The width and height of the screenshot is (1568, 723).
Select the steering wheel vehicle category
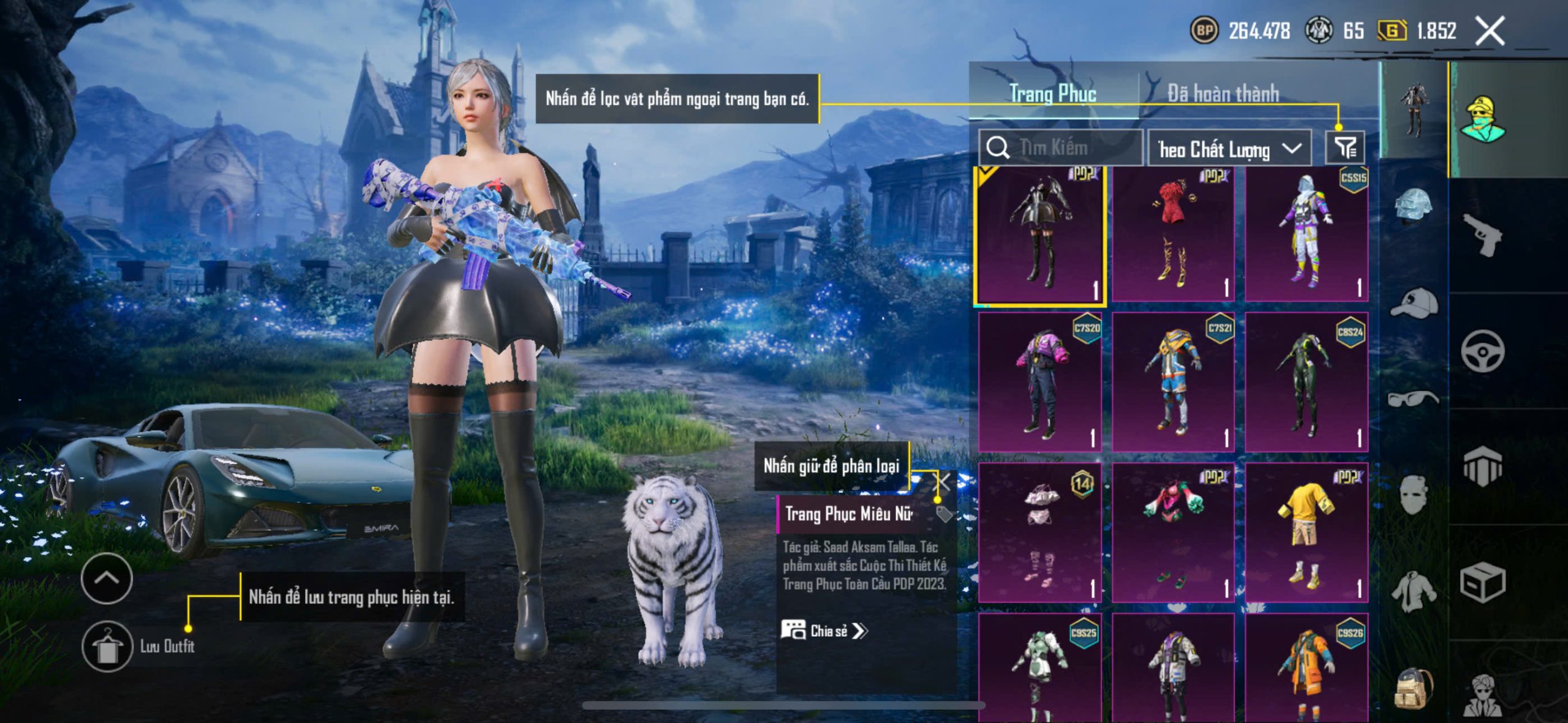(x=1482, y=351)
